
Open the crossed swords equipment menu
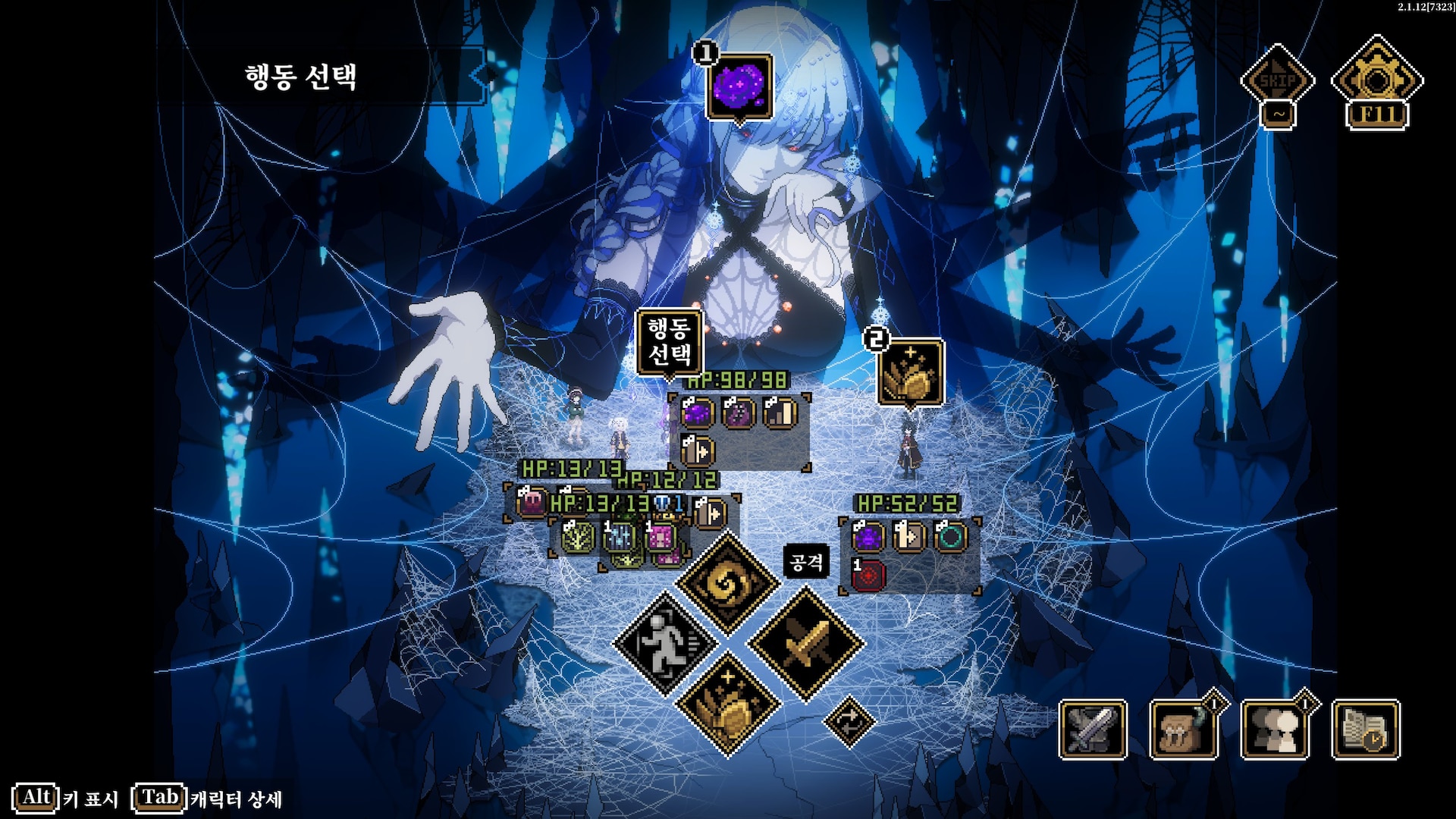tap(1093, 730)
